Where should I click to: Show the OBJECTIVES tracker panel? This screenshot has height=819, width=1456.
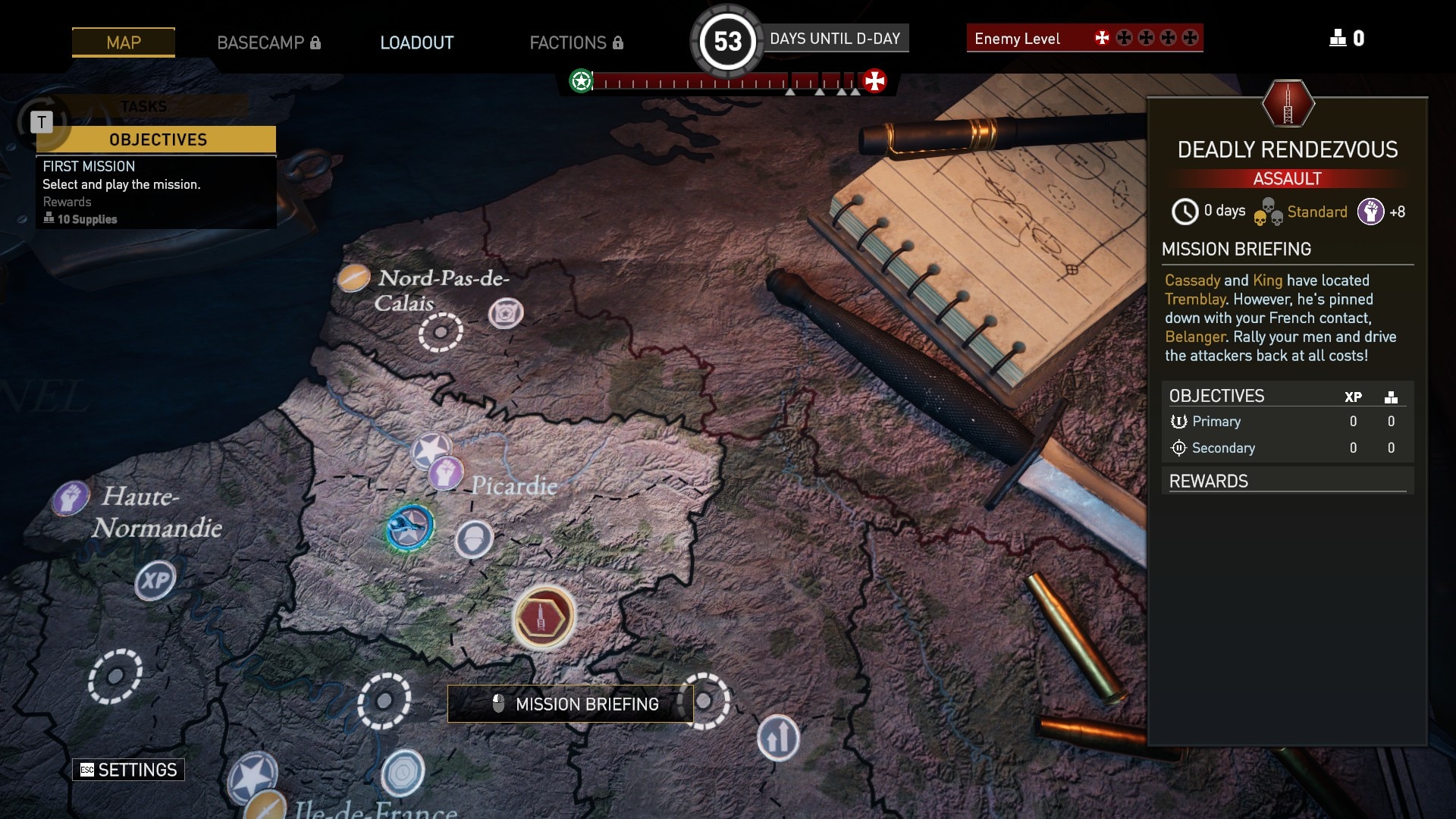click(x=157, y=140)
